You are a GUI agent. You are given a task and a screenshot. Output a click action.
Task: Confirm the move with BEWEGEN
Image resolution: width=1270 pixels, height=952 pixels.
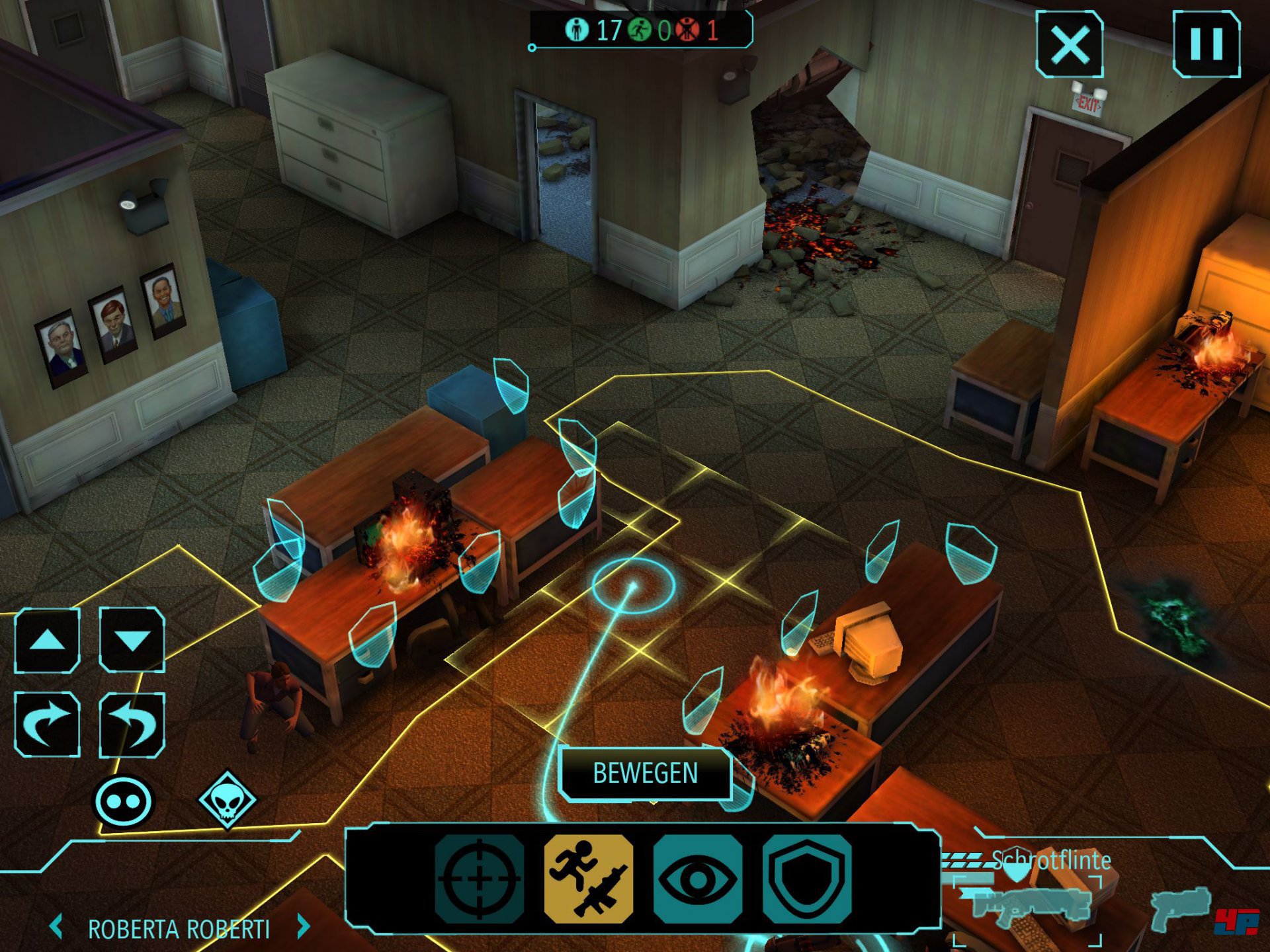(645, 773)
